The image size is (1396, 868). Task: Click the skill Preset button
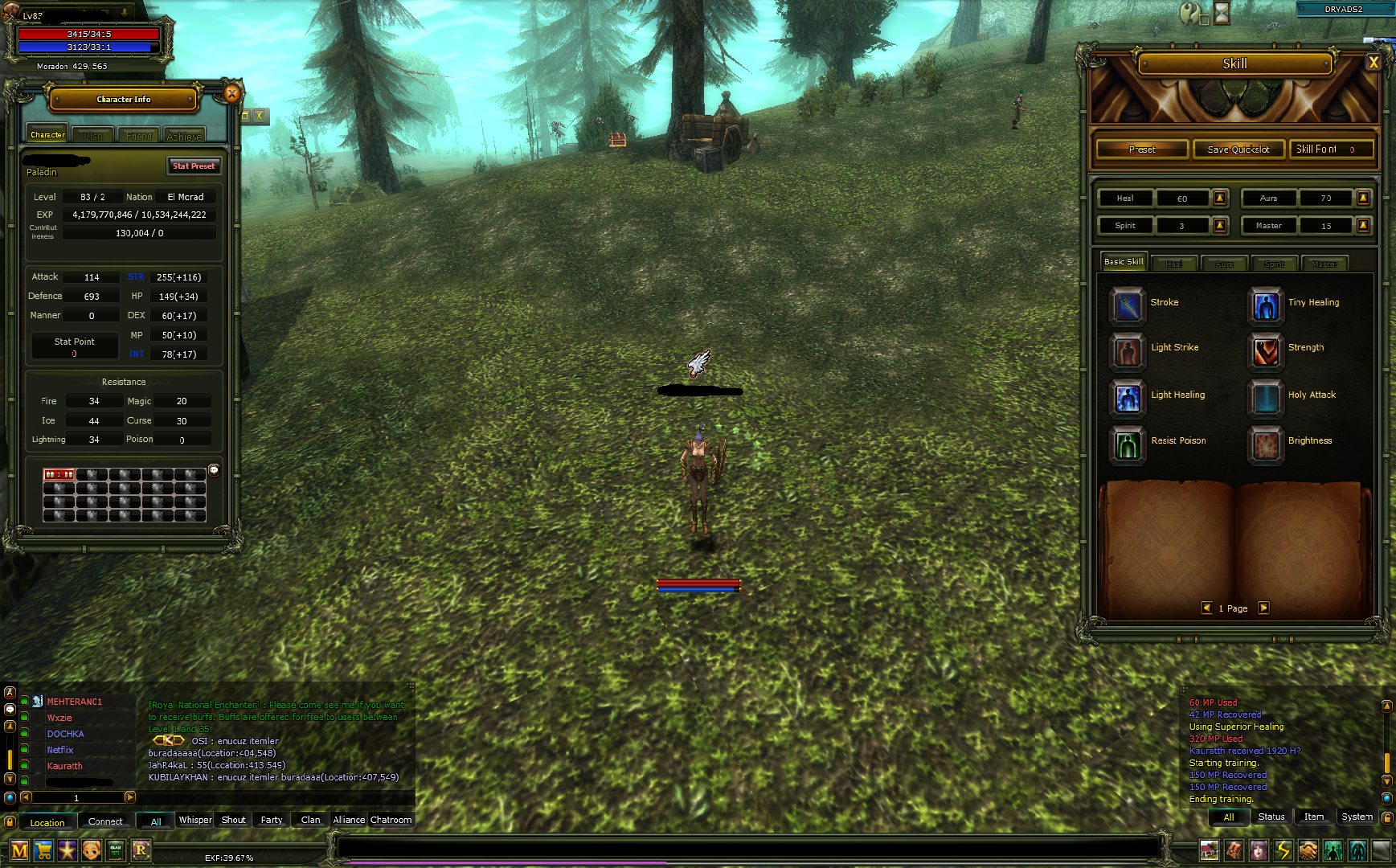pyautogui.click(x=1142, y=149)
